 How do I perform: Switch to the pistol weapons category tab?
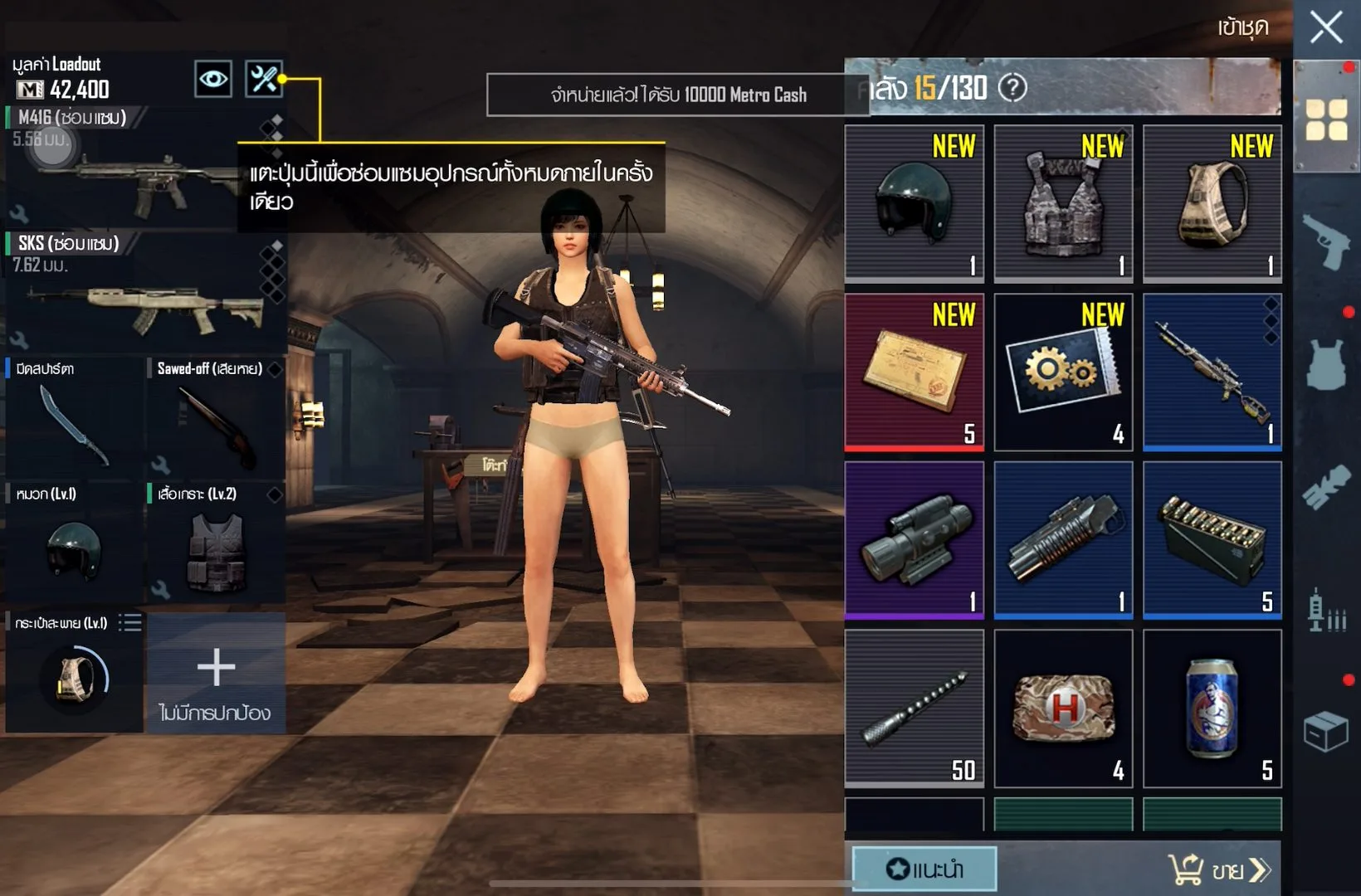[1326, 241]
